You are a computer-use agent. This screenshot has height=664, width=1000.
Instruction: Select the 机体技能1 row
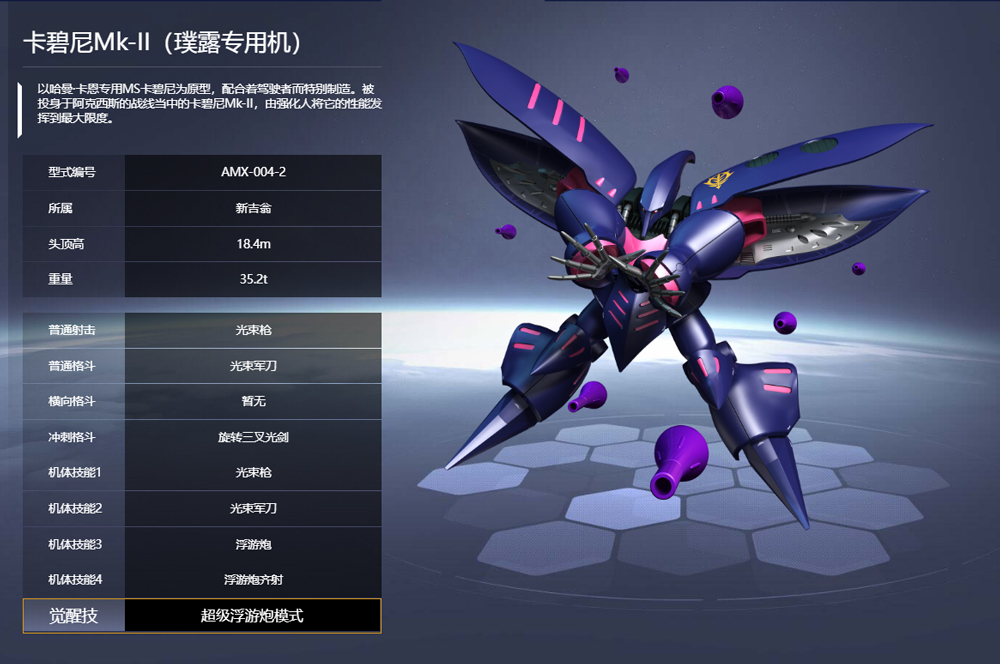point(202,472)
